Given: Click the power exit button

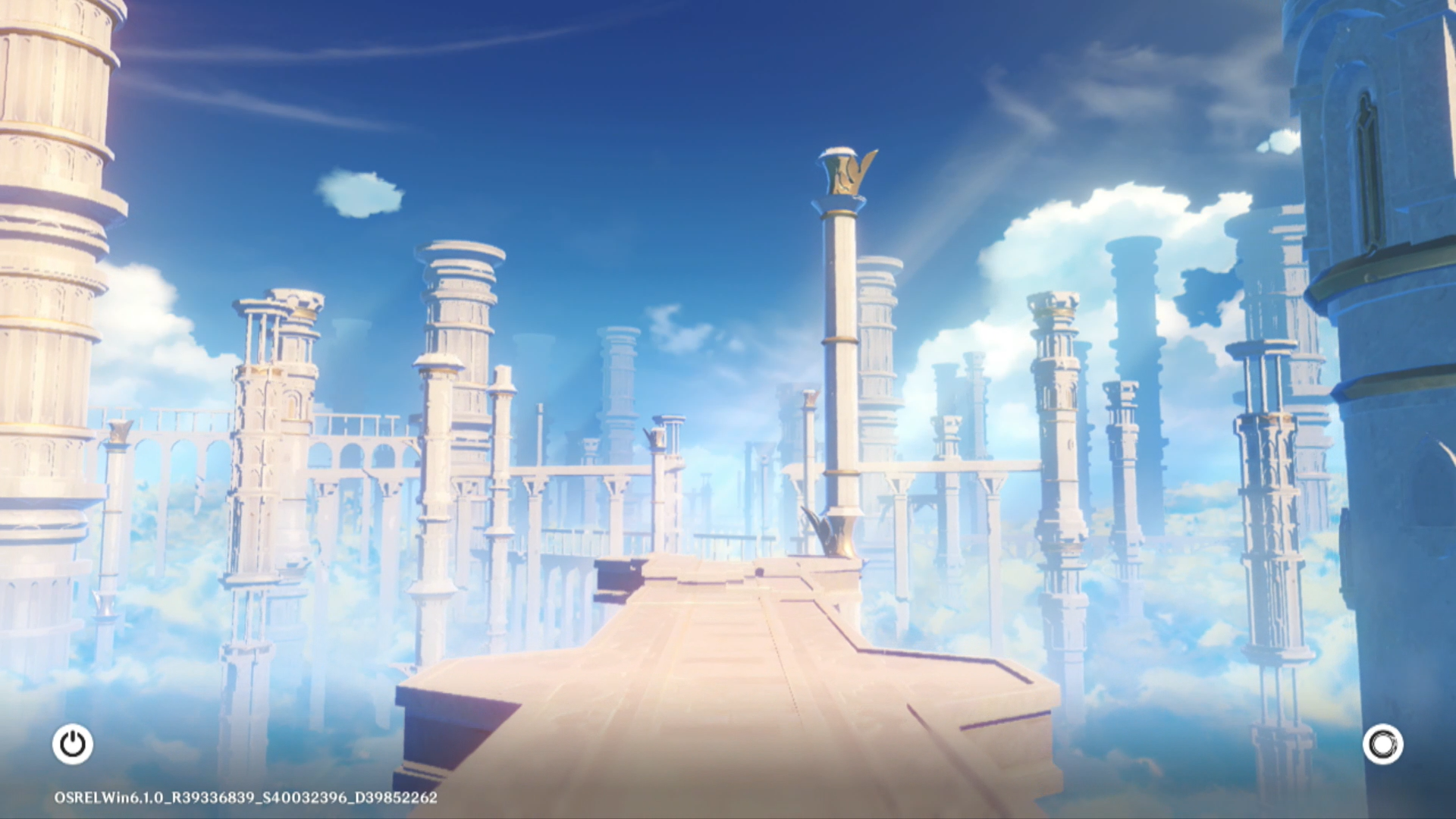Looking at the screenshot, I should coord(73,744).
